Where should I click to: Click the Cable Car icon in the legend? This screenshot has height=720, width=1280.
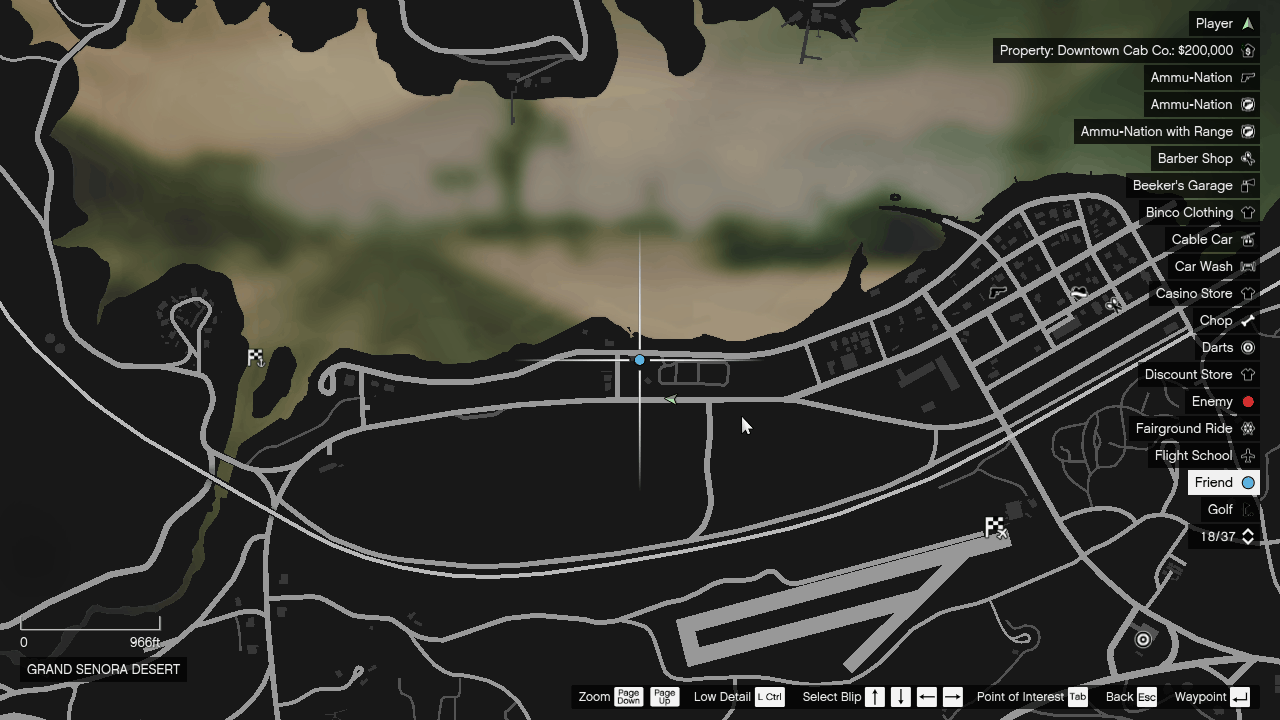click(1248, 239)
